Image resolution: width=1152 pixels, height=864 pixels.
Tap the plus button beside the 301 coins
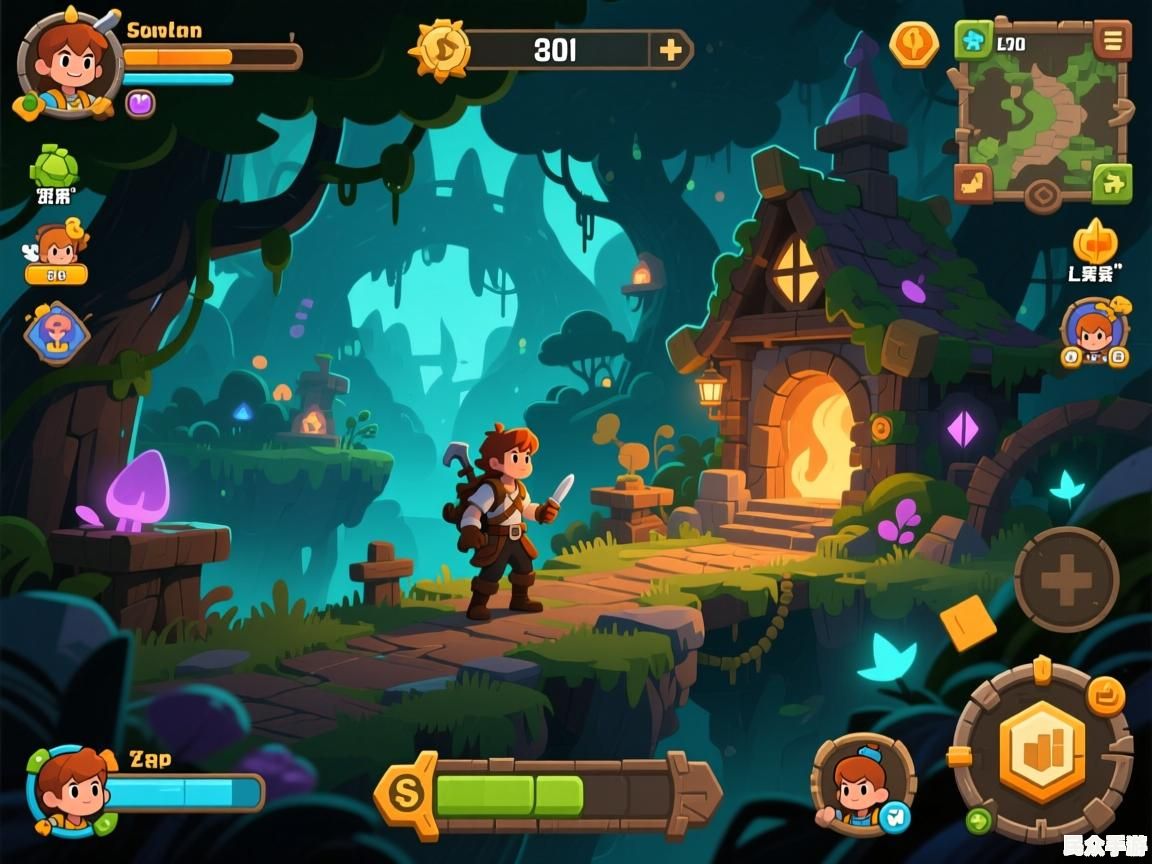(669, 49)
